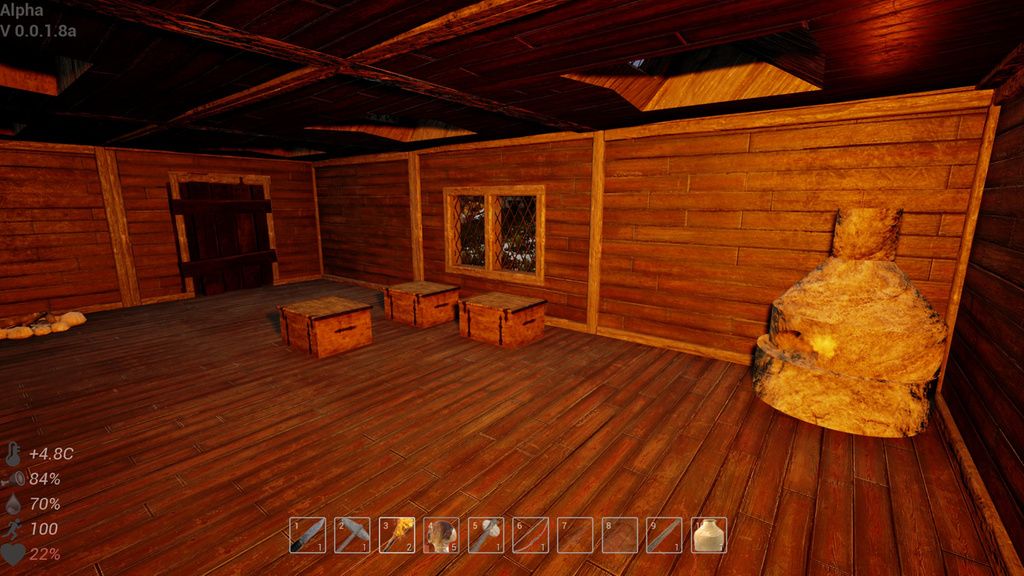1024x576 pixels.
Task: Pick the spear in hotbar slot 9
Action: pos(664,535)
